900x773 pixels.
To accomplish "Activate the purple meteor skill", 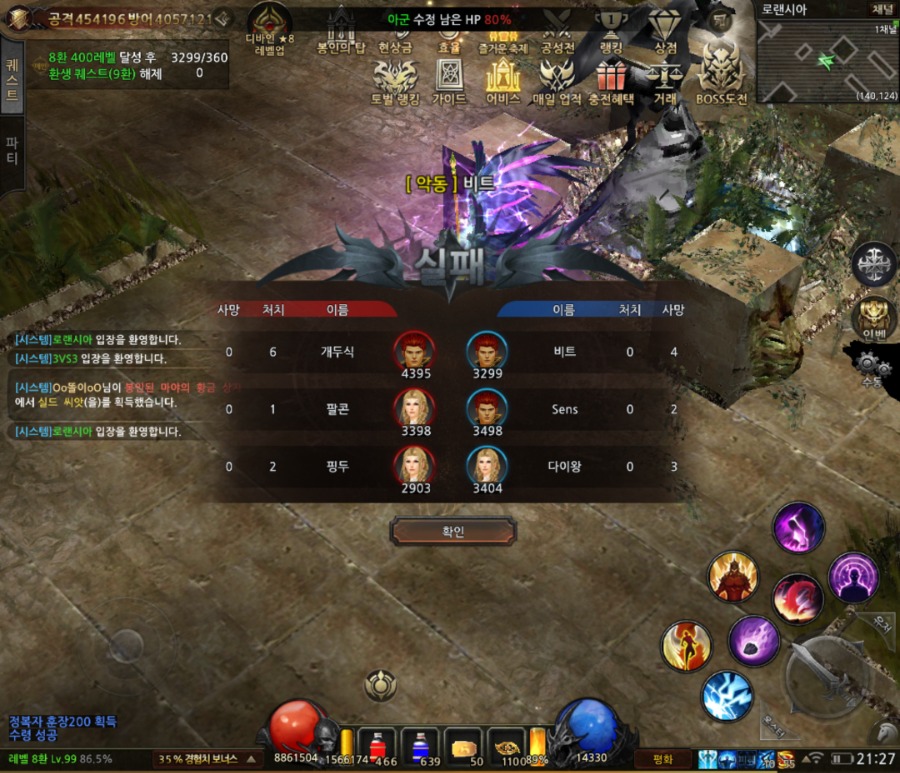I will (x=753, y=640).
